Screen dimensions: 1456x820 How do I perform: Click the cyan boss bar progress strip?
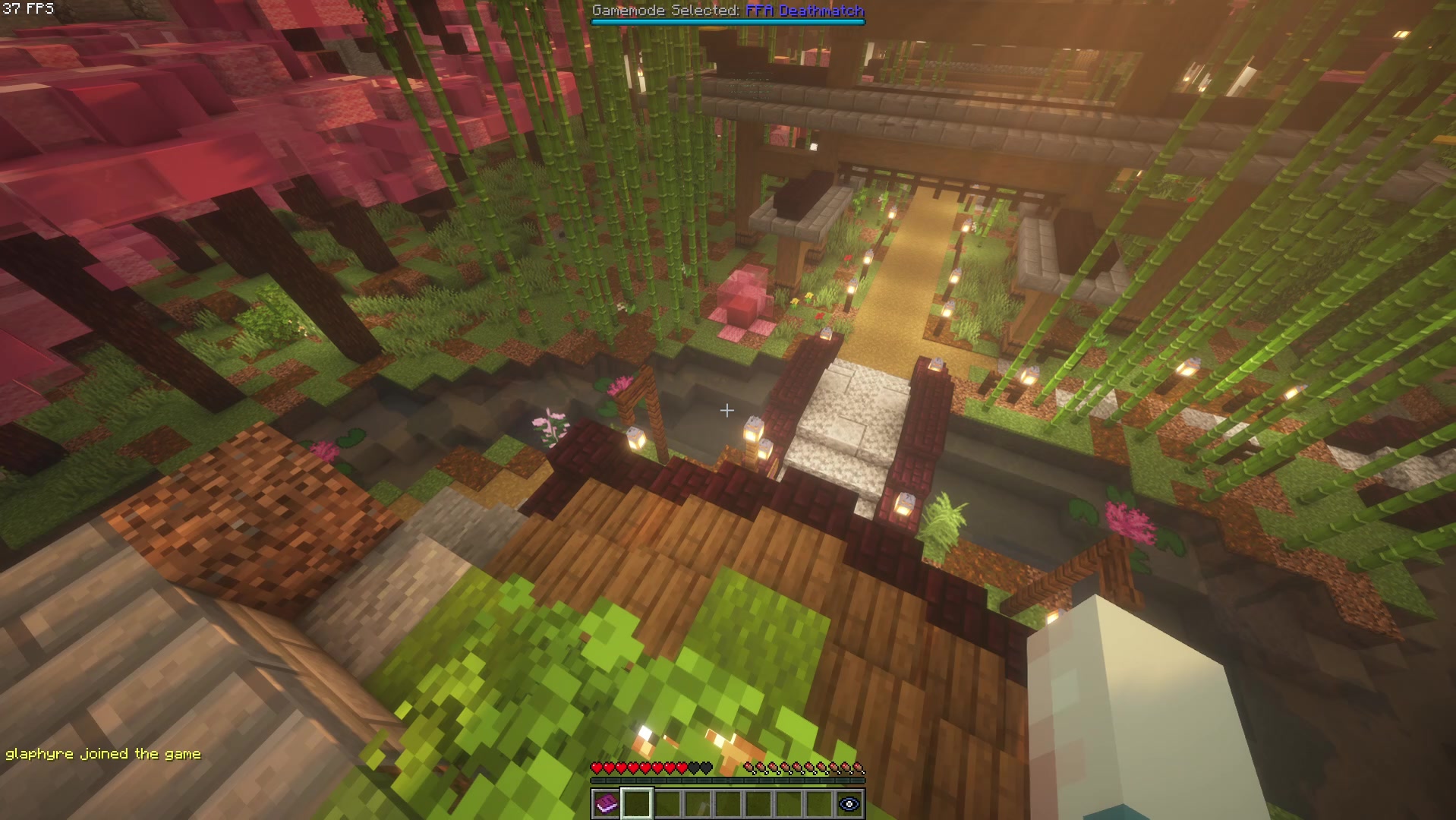729,22
